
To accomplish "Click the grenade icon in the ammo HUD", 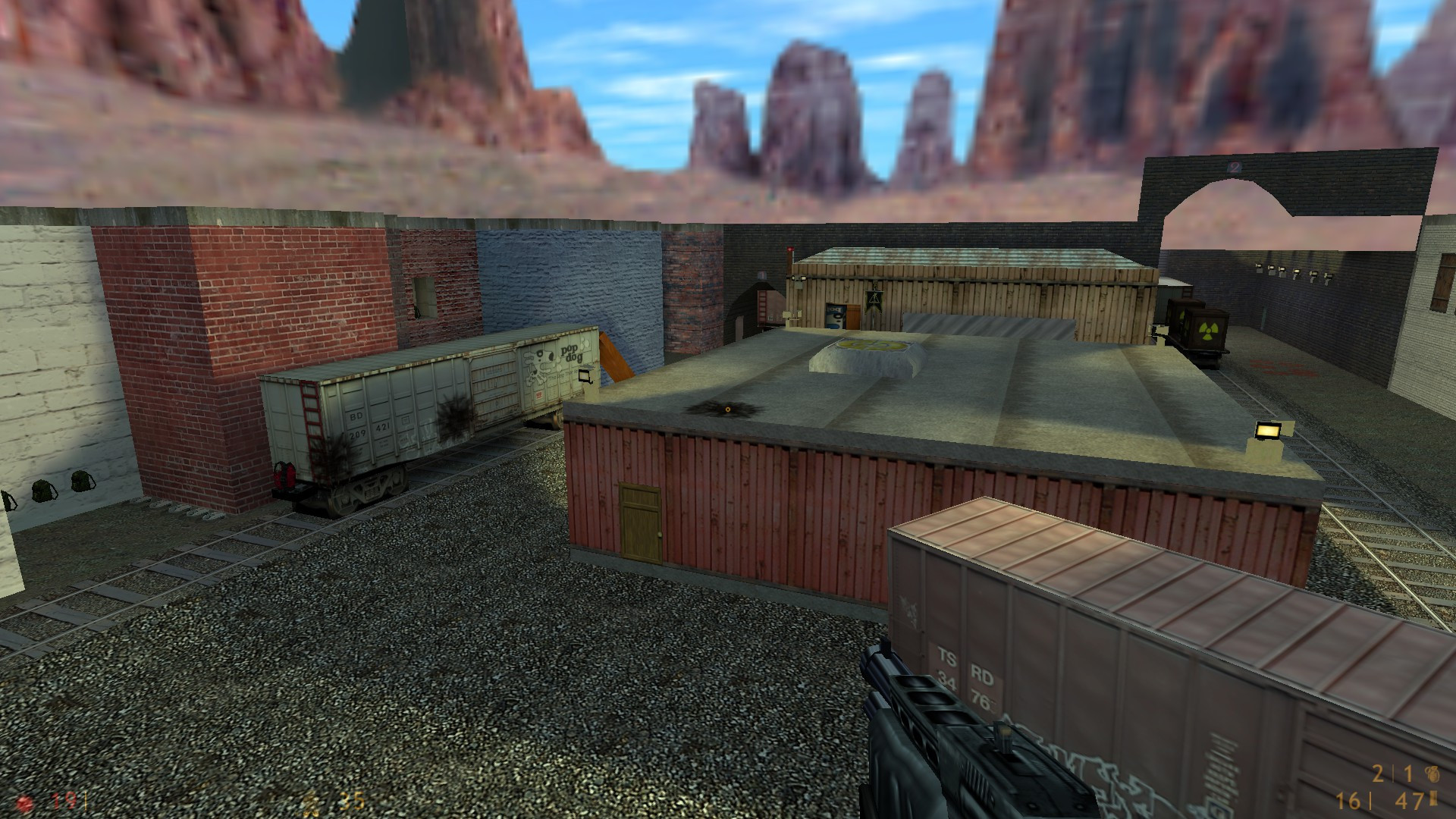I will click(x=1434, y=774).
